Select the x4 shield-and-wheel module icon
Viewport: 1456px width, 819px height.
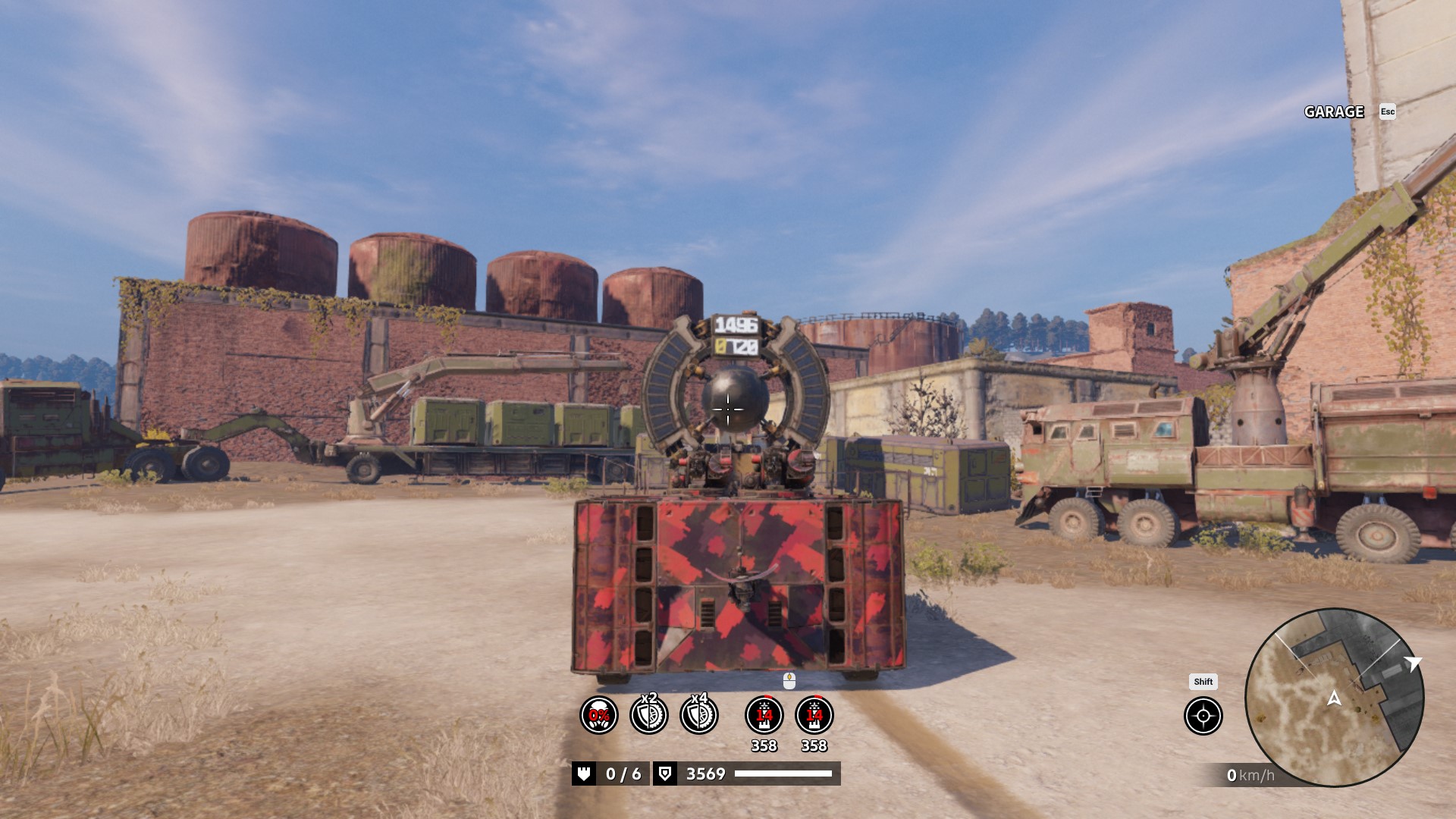(698, 715)
